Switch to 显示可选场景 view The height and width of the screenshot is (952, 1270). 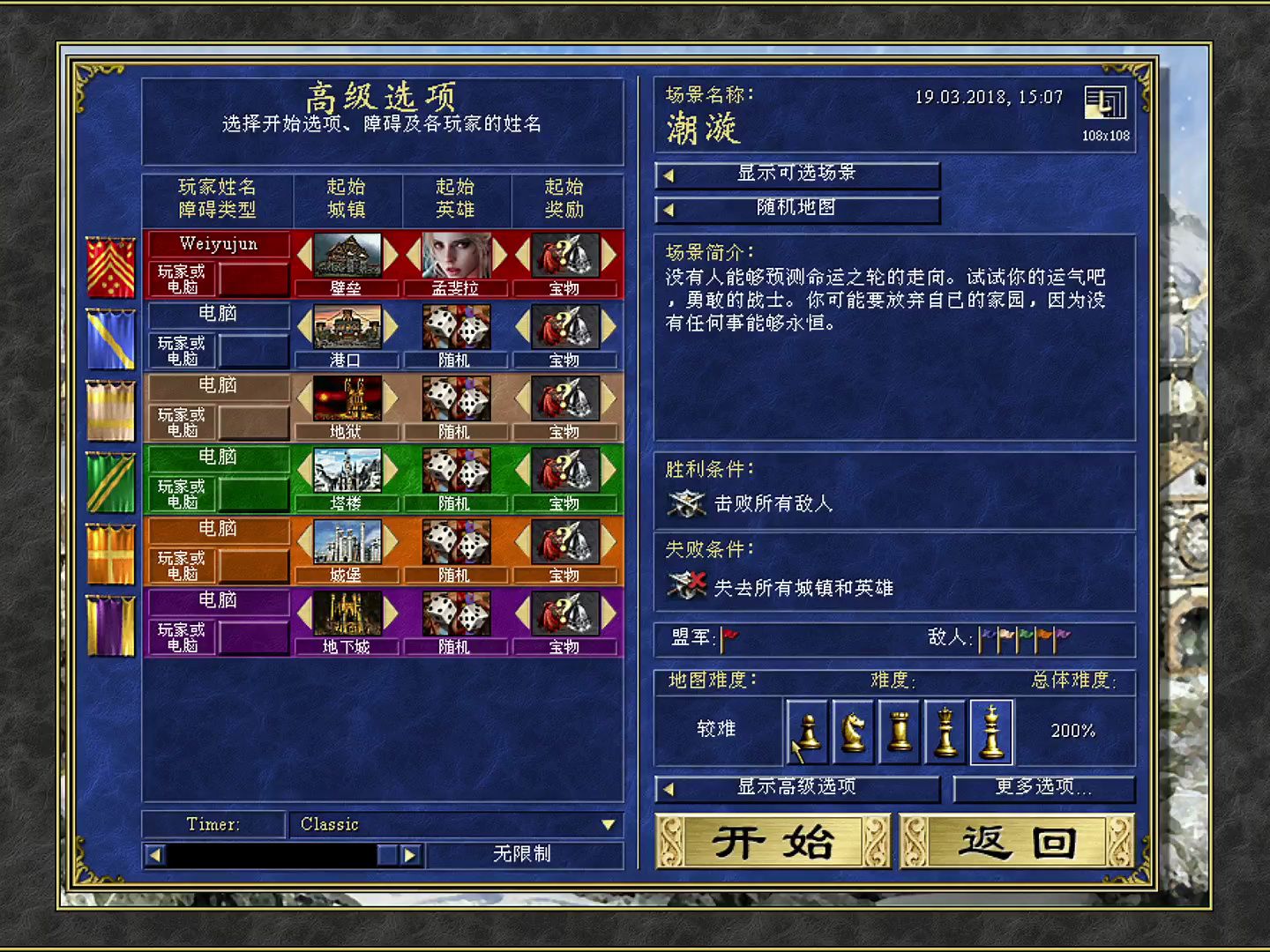(797, 175)
